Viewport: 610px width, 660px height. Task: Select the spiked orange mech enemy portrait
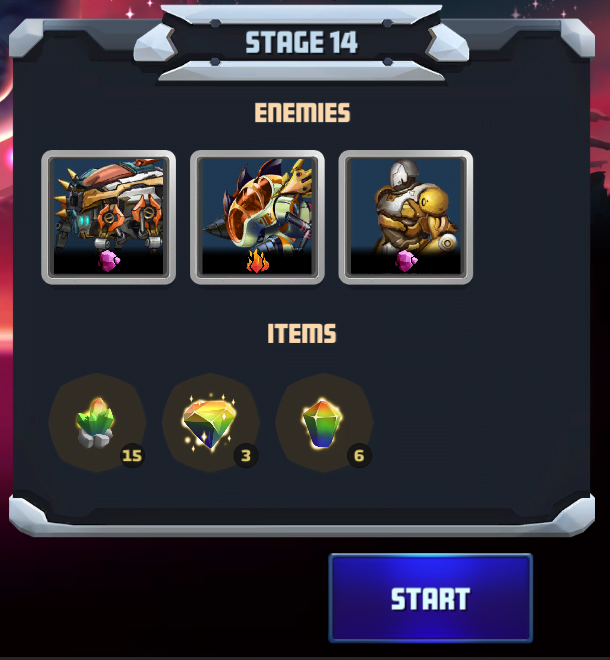[108, 217]
